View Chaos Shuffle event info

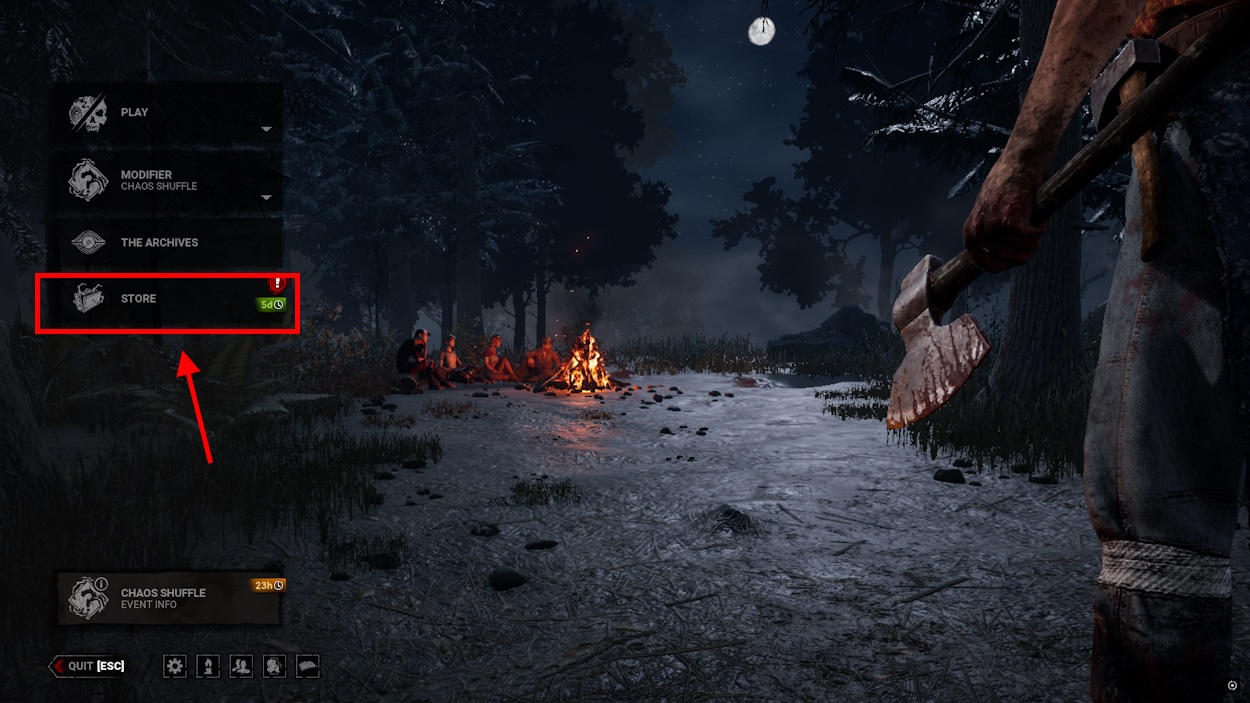pyautogui.click(x=168, y=598)
